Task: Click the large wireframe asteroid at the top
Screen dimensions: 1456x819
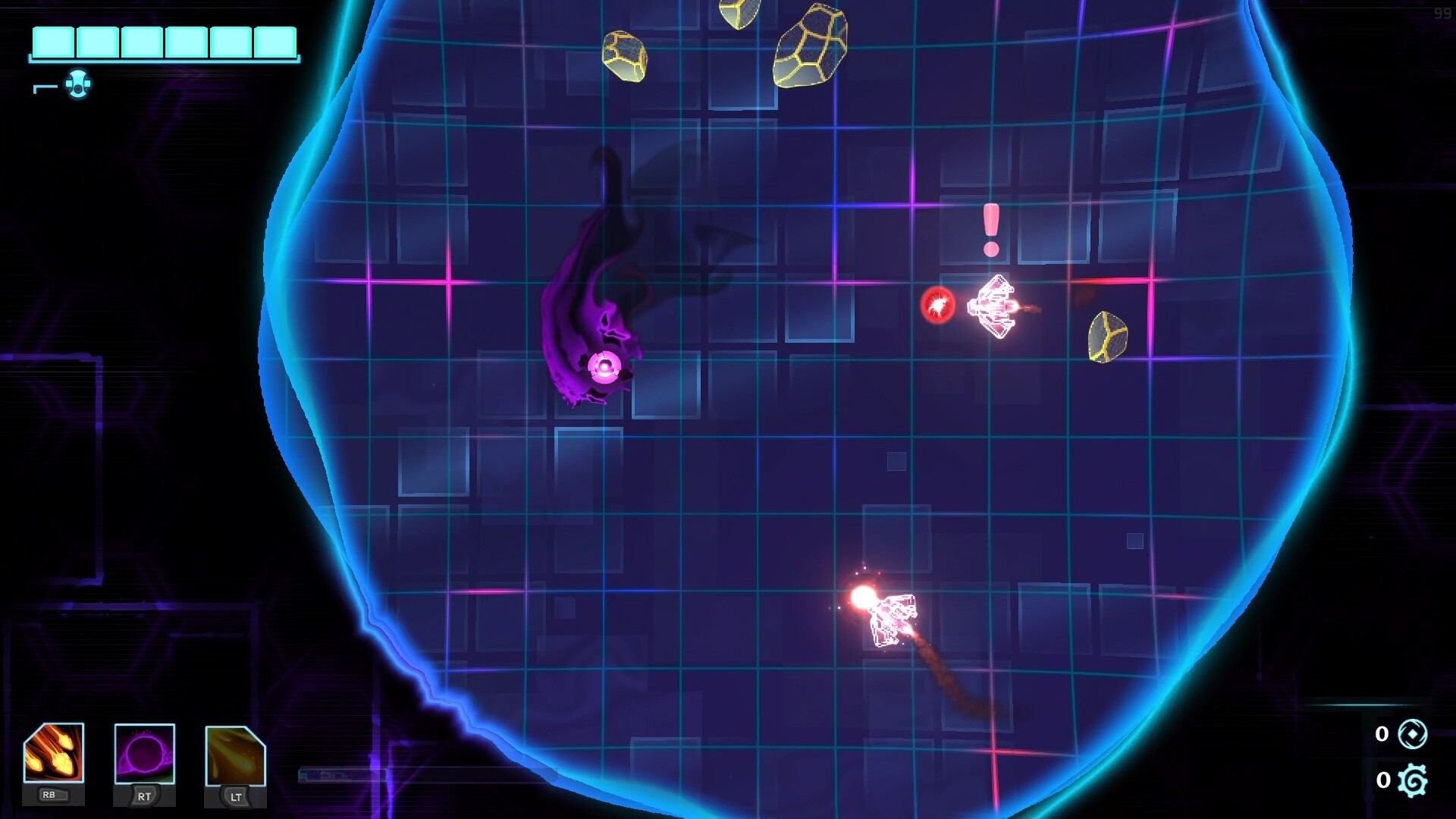Action: [811, 45]
